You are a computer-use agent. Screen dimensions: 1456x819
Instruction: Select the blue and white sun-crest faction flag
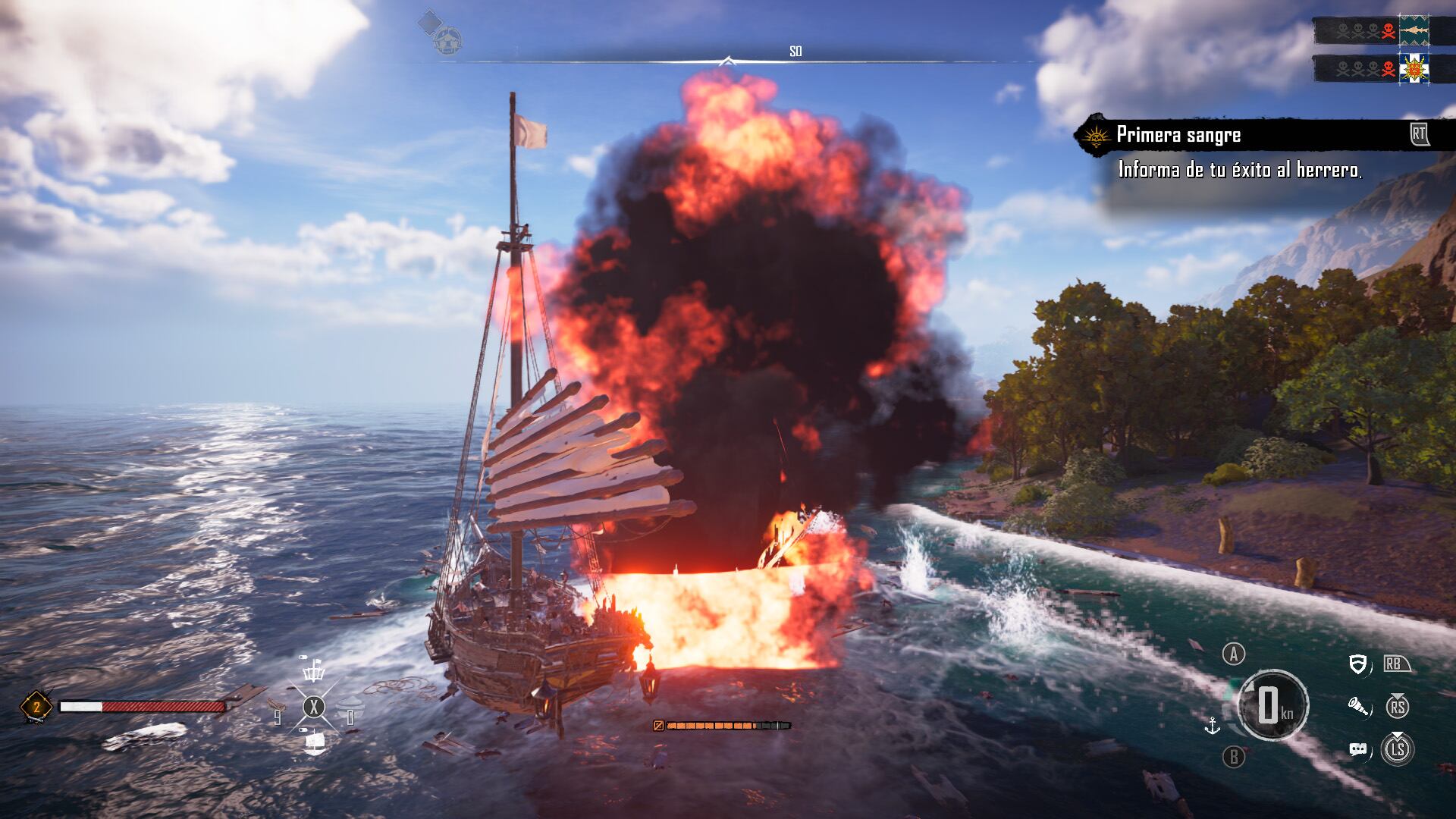point(1414,69)
